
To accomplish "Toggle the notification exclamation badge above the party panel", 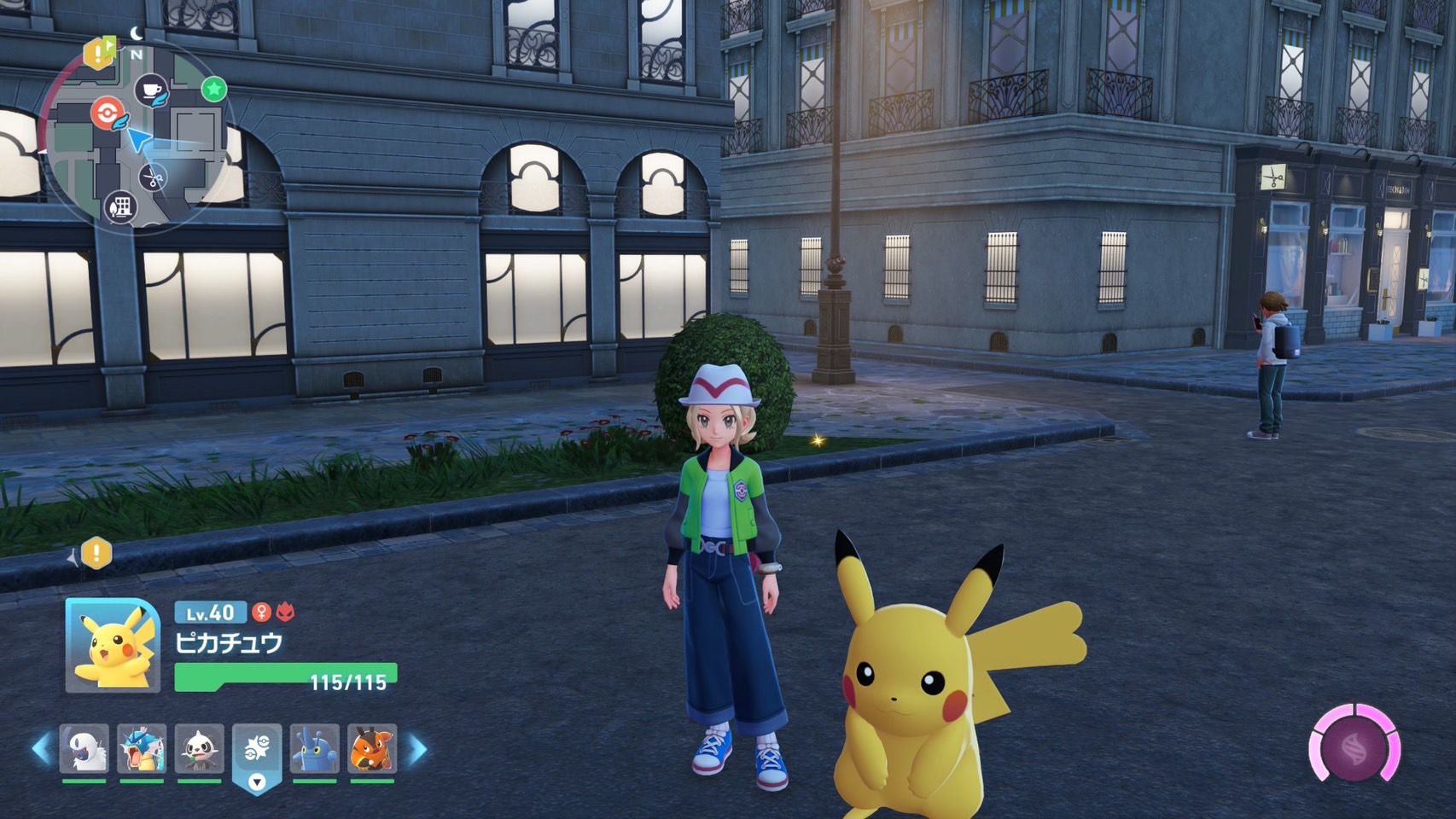I will 96,554.
